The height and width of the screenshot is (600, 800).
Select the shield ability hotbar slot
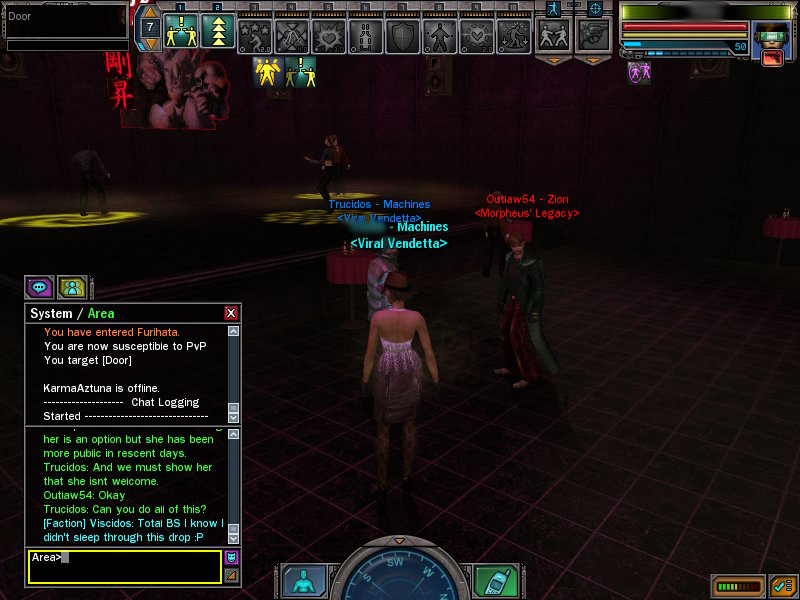click(x=403, y=36)
